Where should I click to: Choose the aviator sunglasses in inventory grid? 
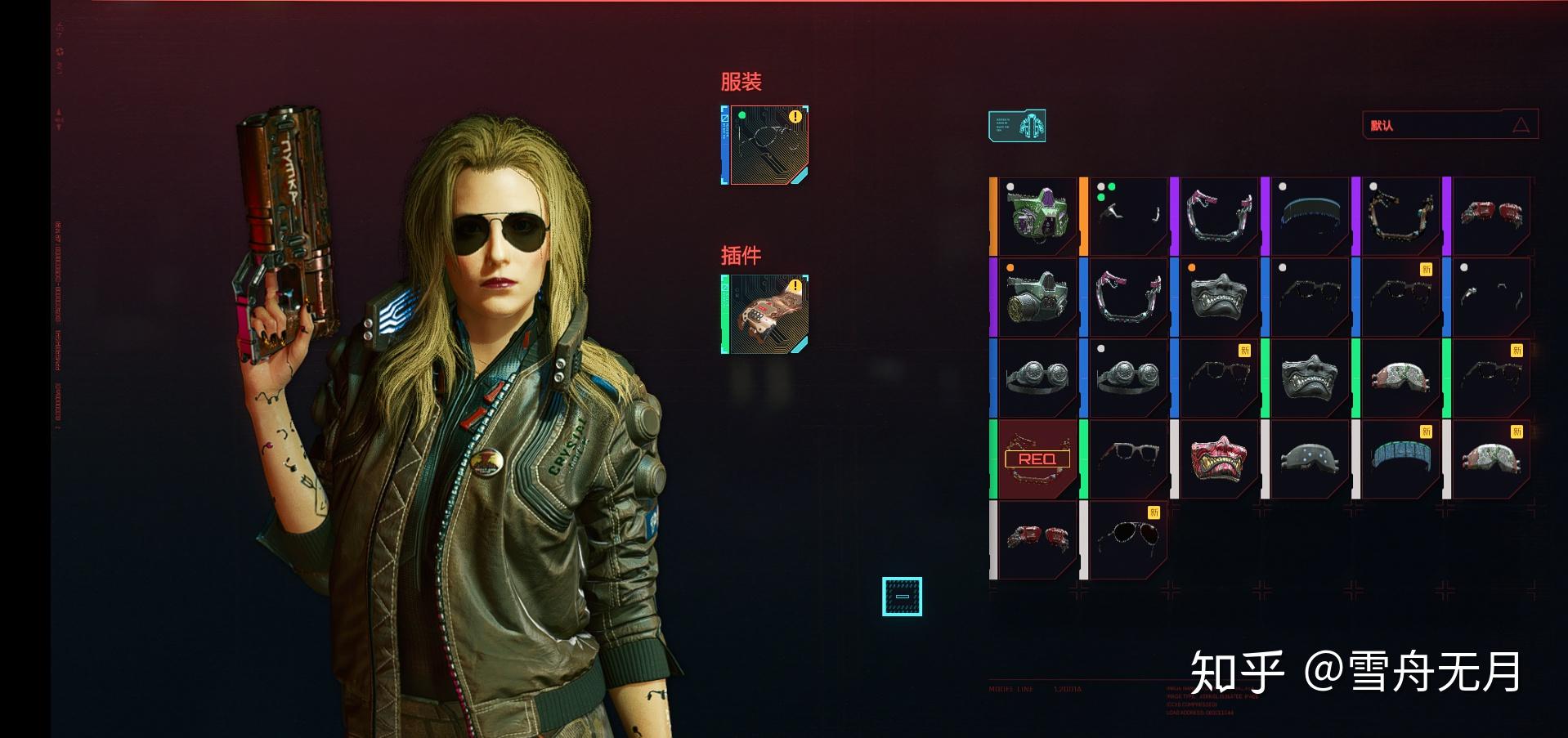coord(1127,540)
